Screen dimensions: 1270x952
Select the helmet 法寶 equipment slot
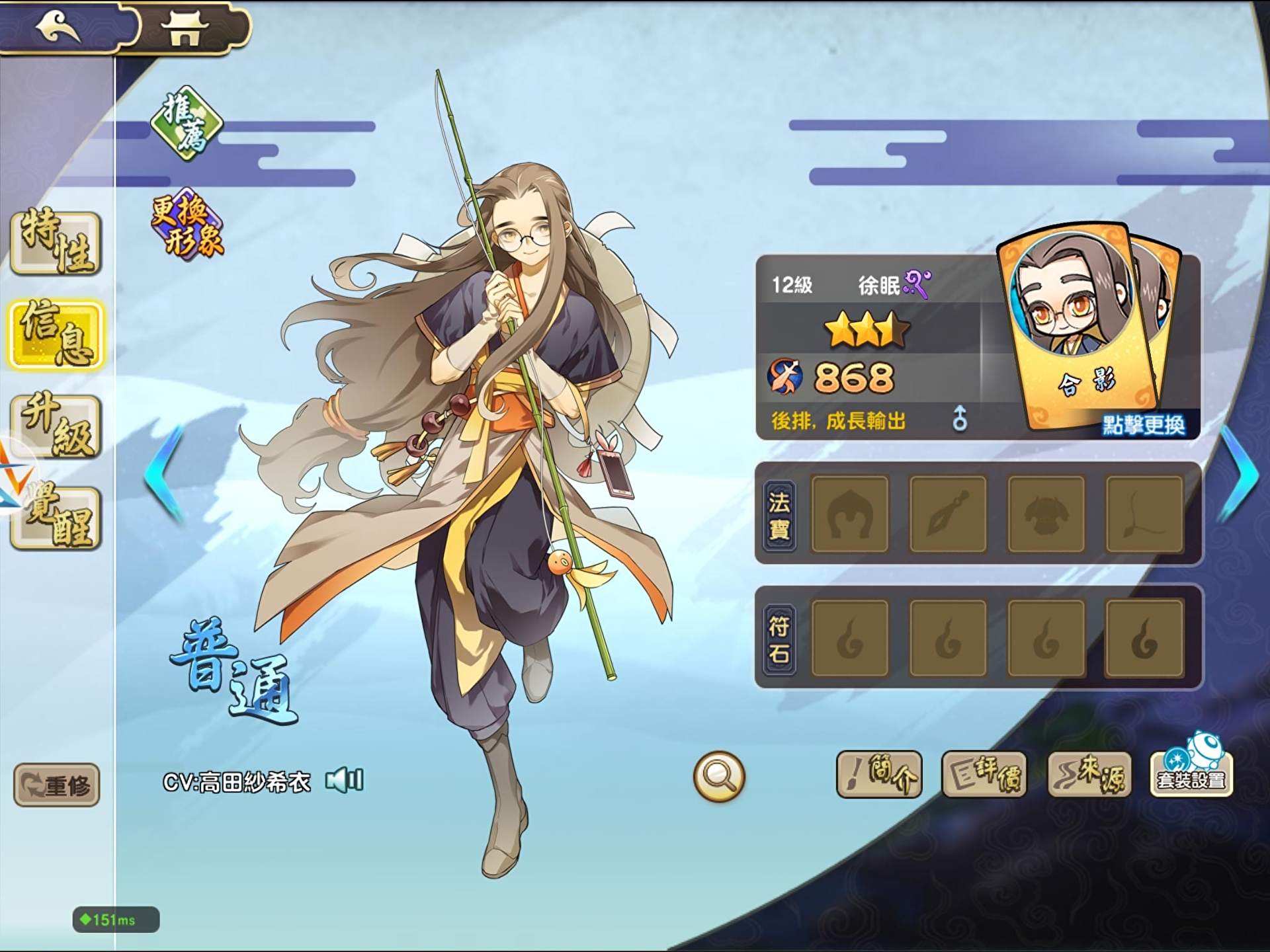pos(850,514)
